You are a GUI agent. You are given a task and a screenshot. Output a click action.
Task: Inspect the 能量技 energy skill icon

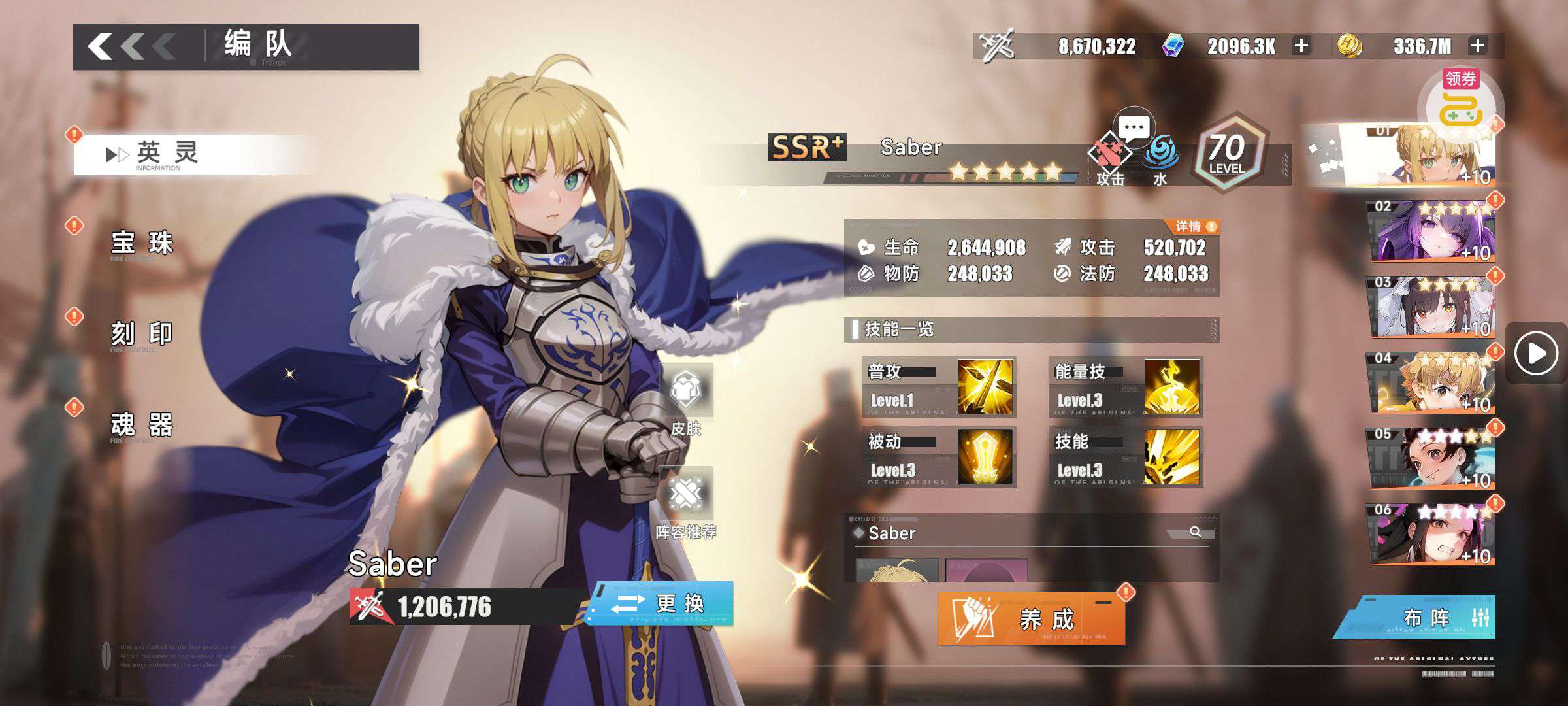click(x=1172, y=386)
